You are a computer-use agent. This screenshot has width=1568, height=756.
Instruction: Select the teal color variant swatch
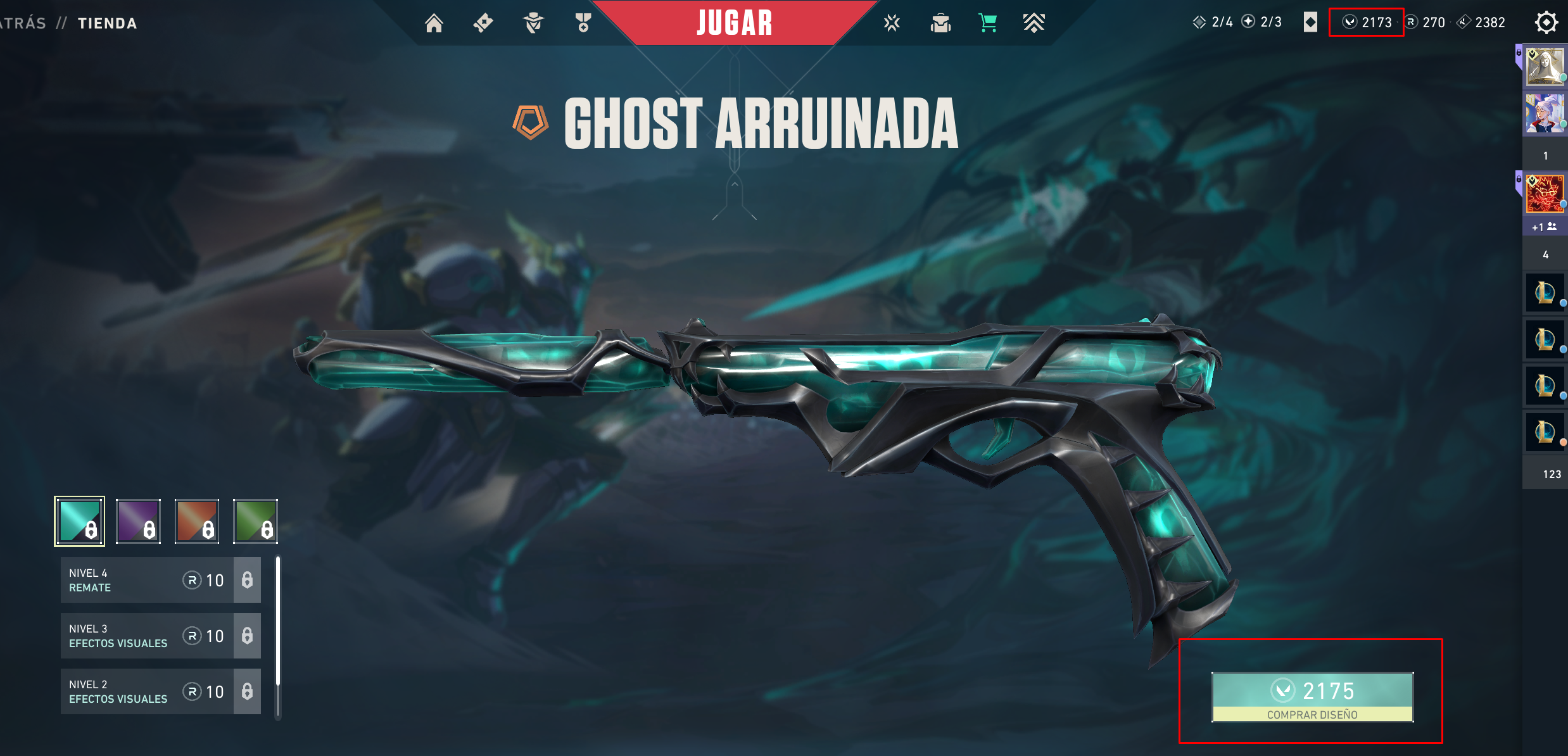[x=79, y=521]
